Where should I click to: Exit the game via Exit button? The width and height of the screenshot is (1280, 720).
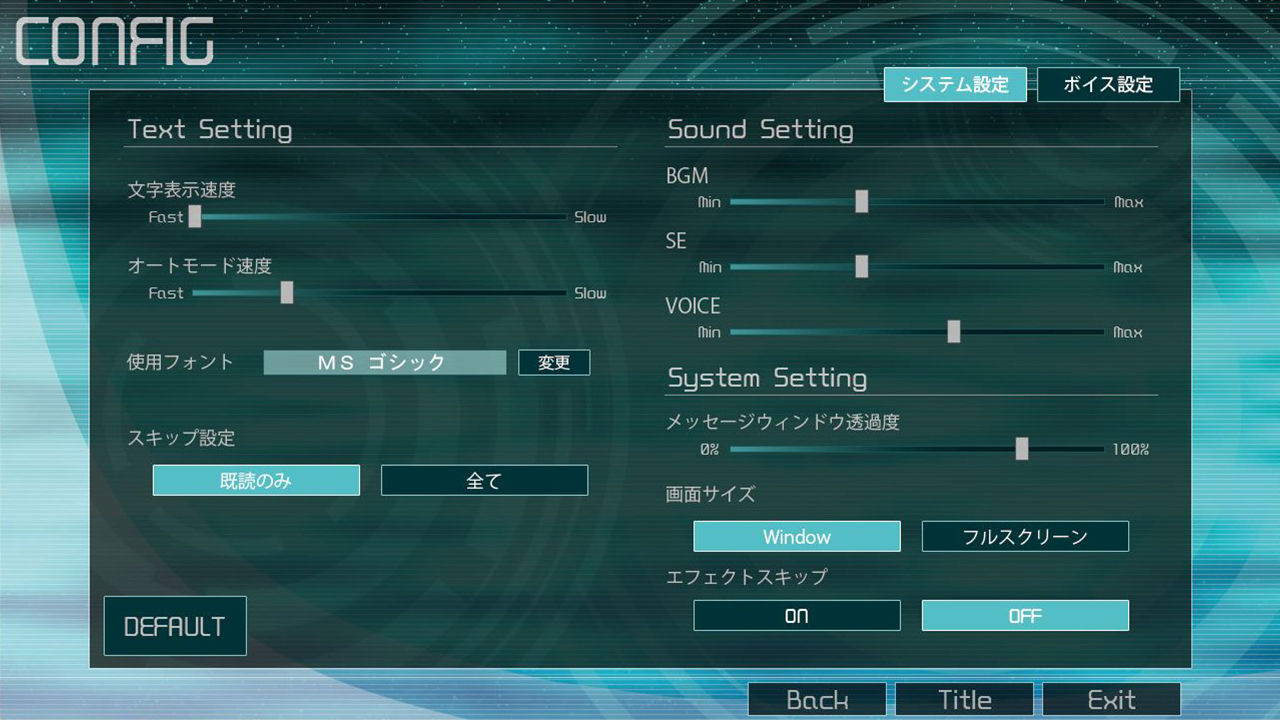point(1112,699)
